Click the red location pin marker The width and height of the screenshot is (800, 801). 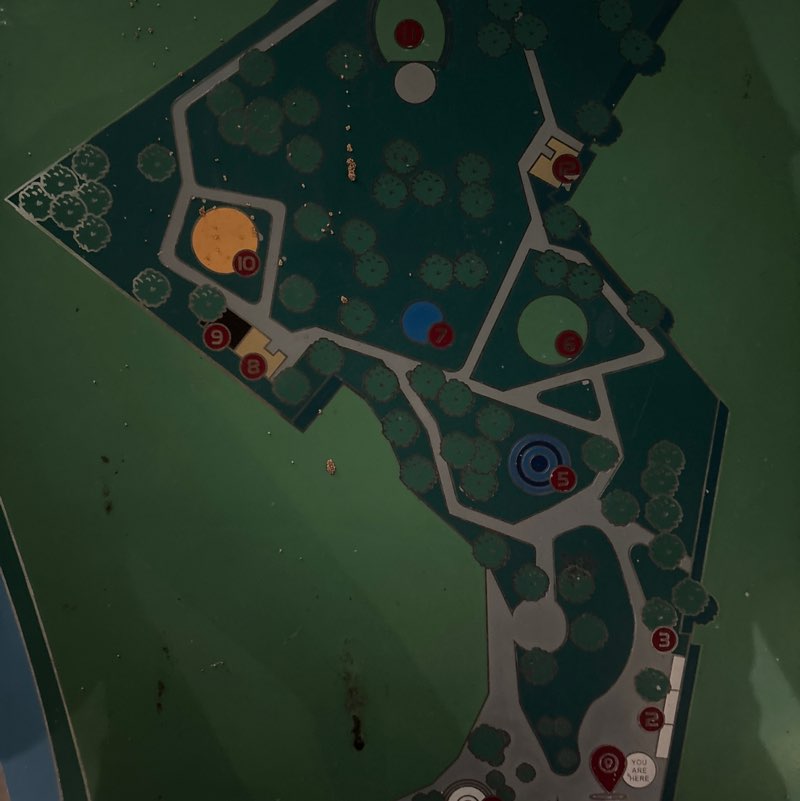tap(607, 765)
